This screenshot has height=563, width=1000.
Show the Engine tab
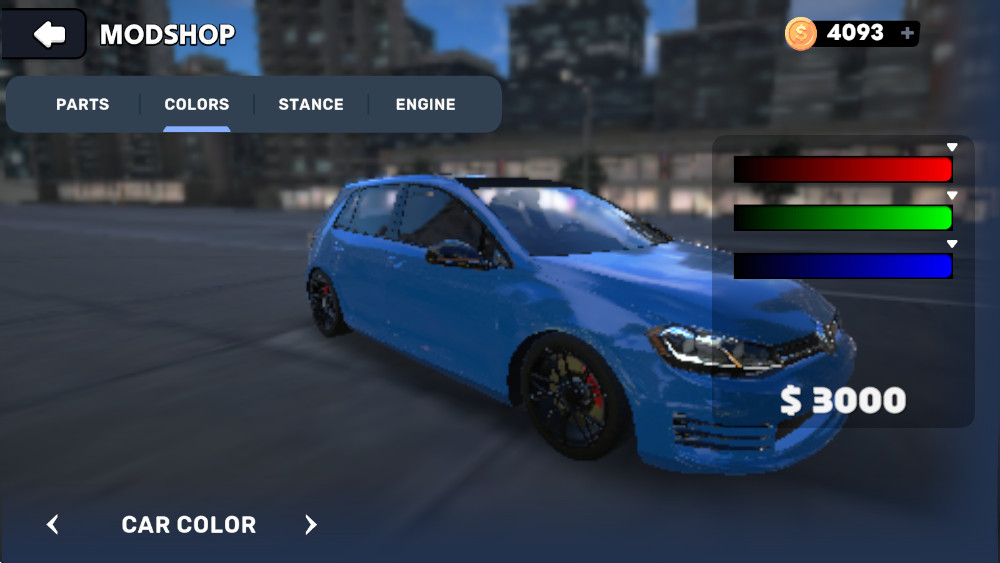point(425,104)
